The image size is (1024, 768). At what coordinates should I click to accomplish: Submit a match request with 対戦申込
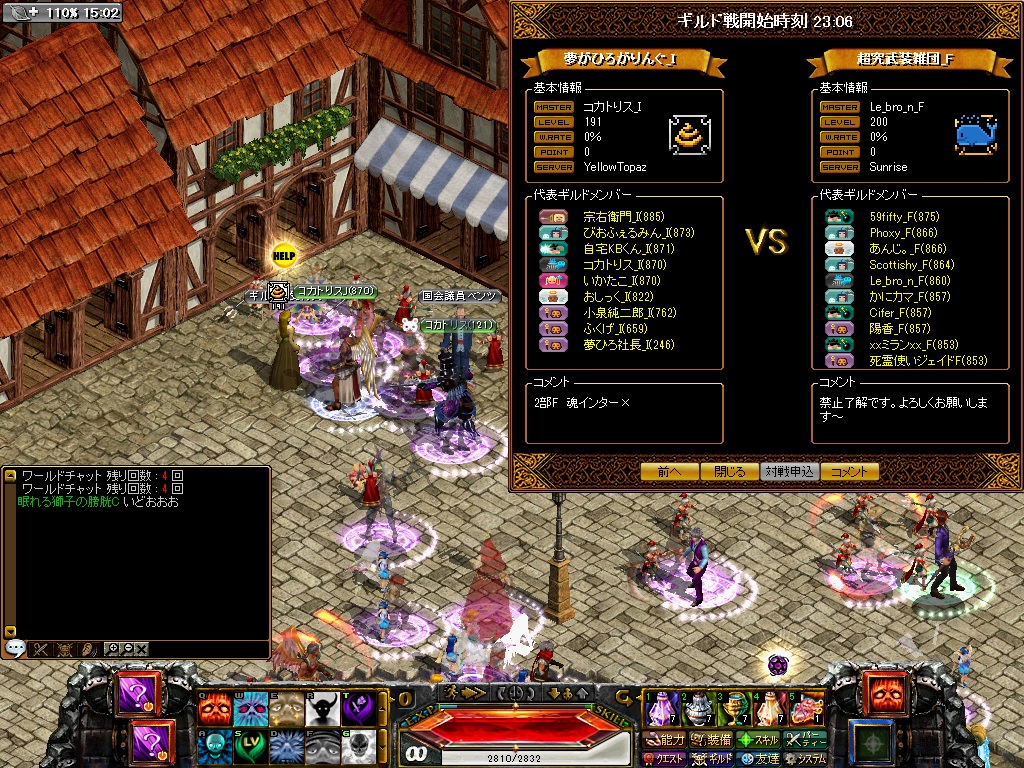(790, 471)
